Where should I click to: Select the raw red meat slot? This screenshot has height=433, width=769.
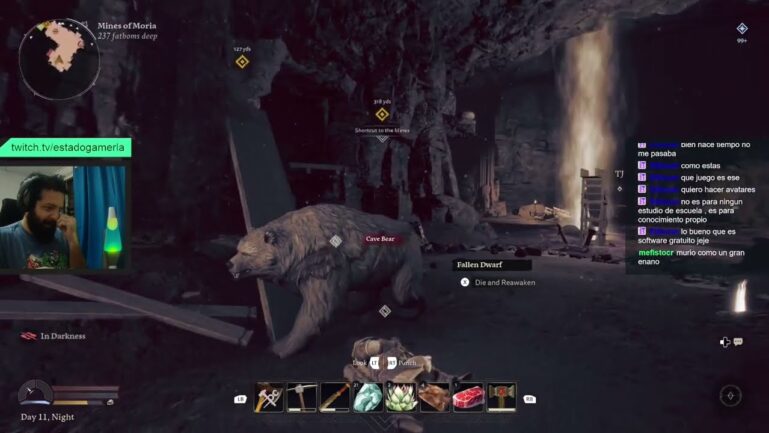coord(467,397)
